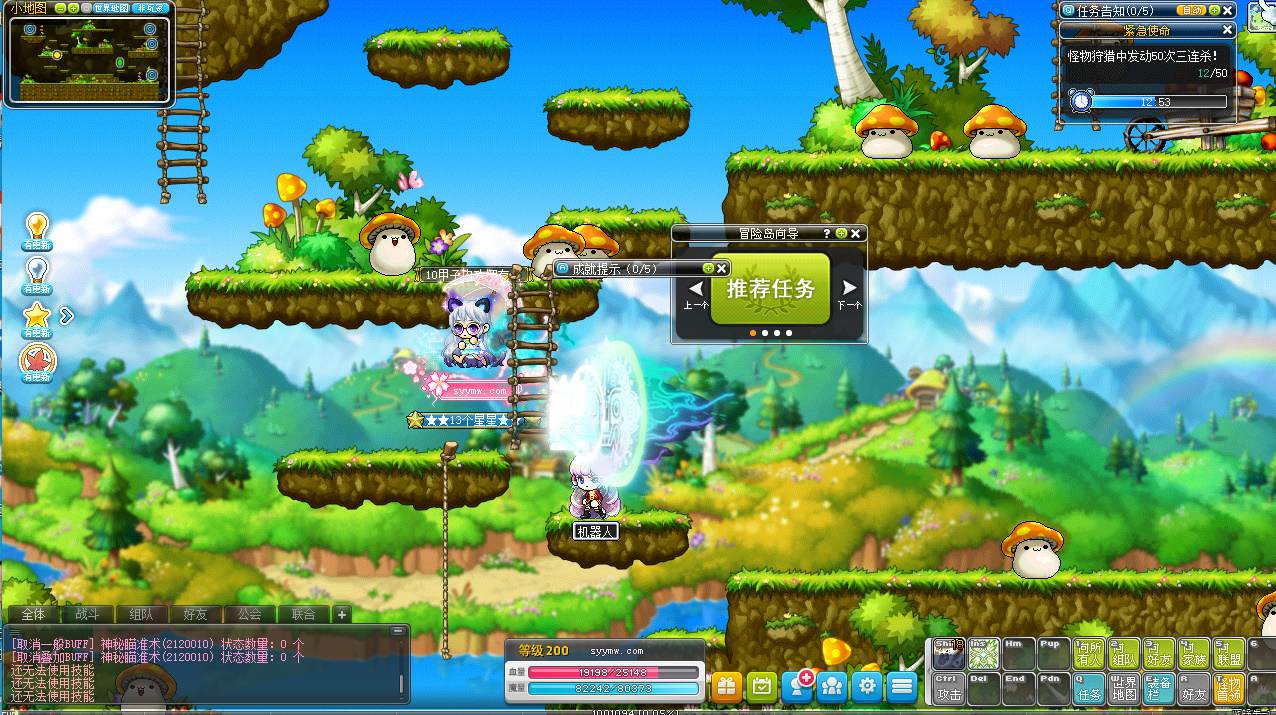The width and height of the screenshot is (1276, 715).
Task: Close the 任务告知 quest tracker
Action: coord(1228,10)
